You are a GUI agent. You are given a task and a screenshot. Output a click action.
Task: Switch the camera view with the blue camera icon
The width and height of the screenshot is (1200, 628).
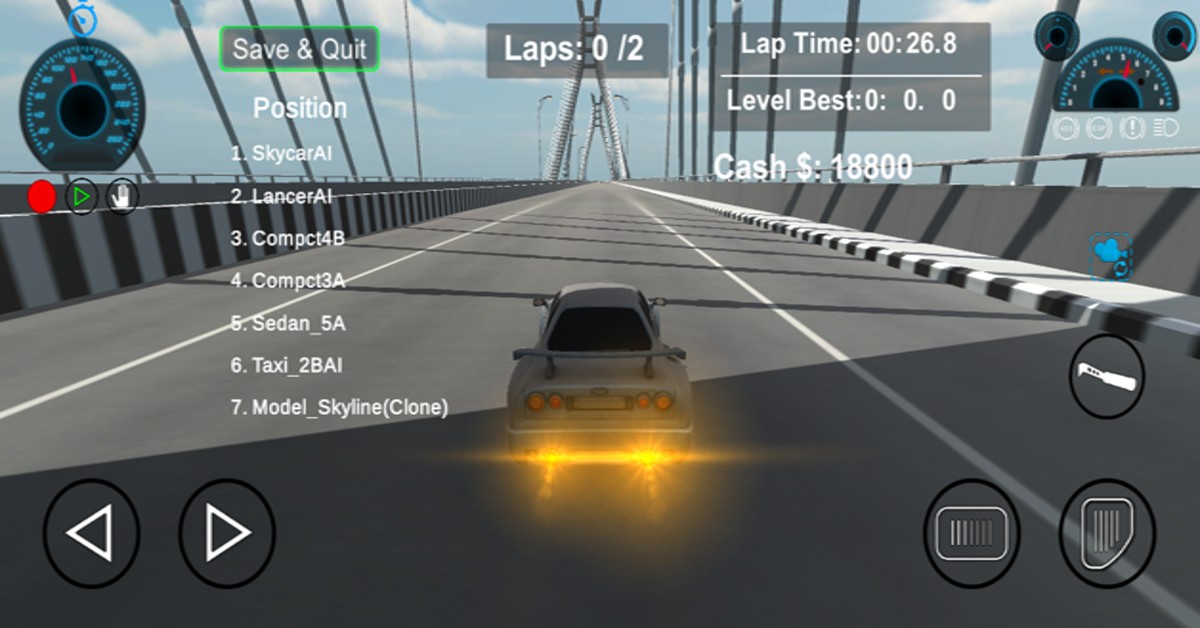pyautogui.click(x=1110, y=256)
